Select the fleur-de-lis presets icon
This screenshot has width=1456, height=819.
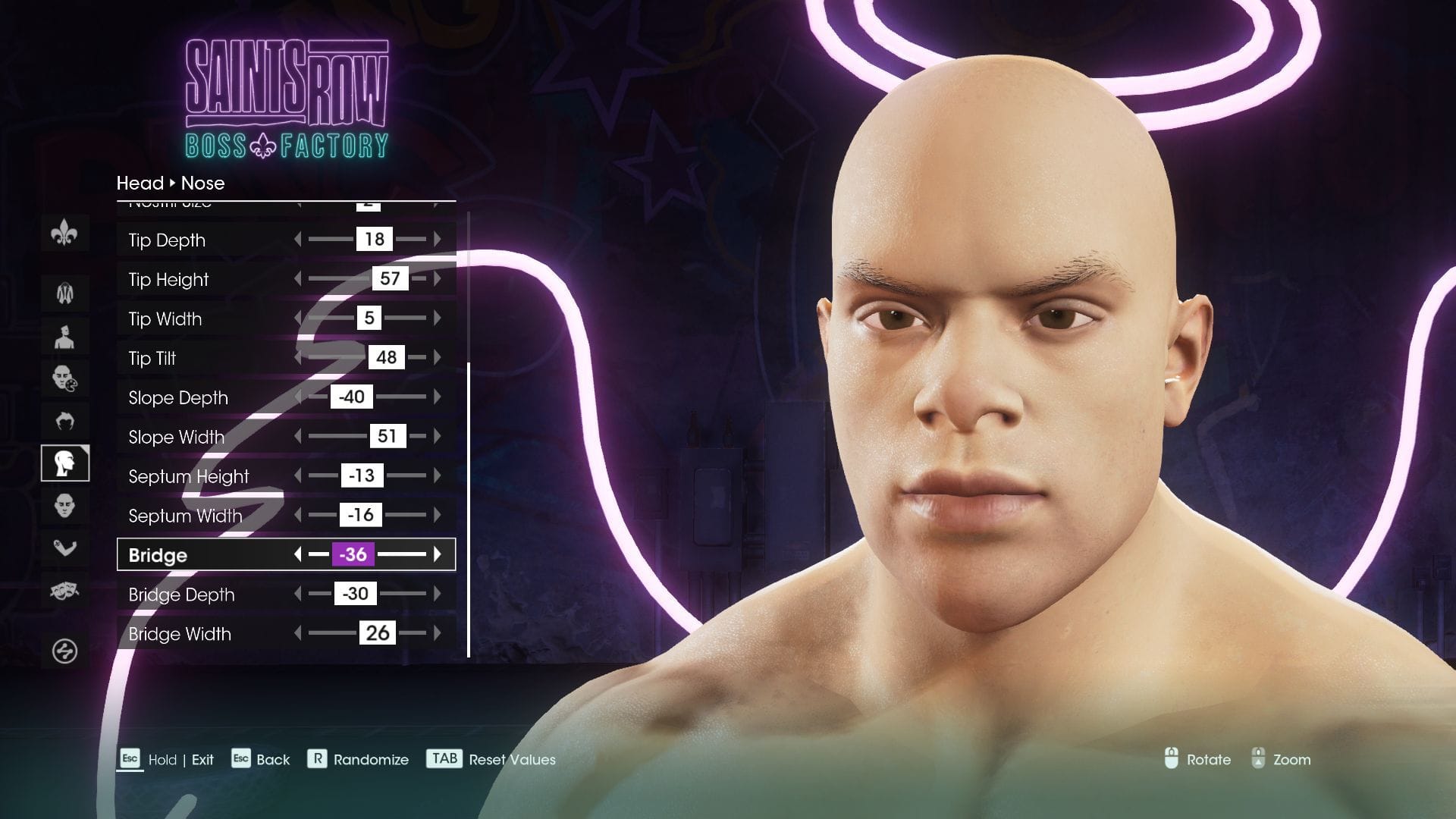tap(65, 234)
